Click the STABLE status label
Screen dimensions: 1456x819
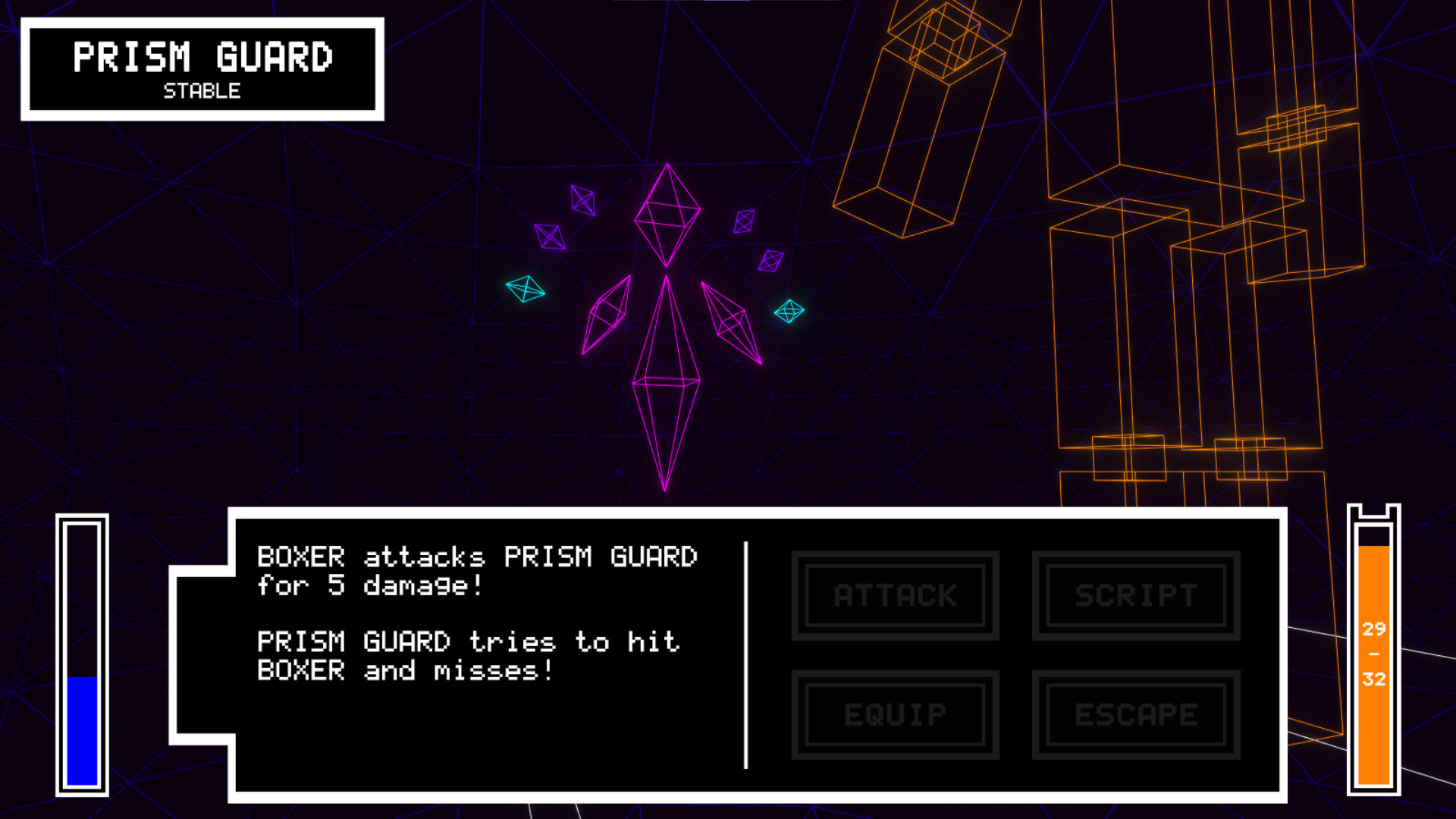(x=201, y=91)
